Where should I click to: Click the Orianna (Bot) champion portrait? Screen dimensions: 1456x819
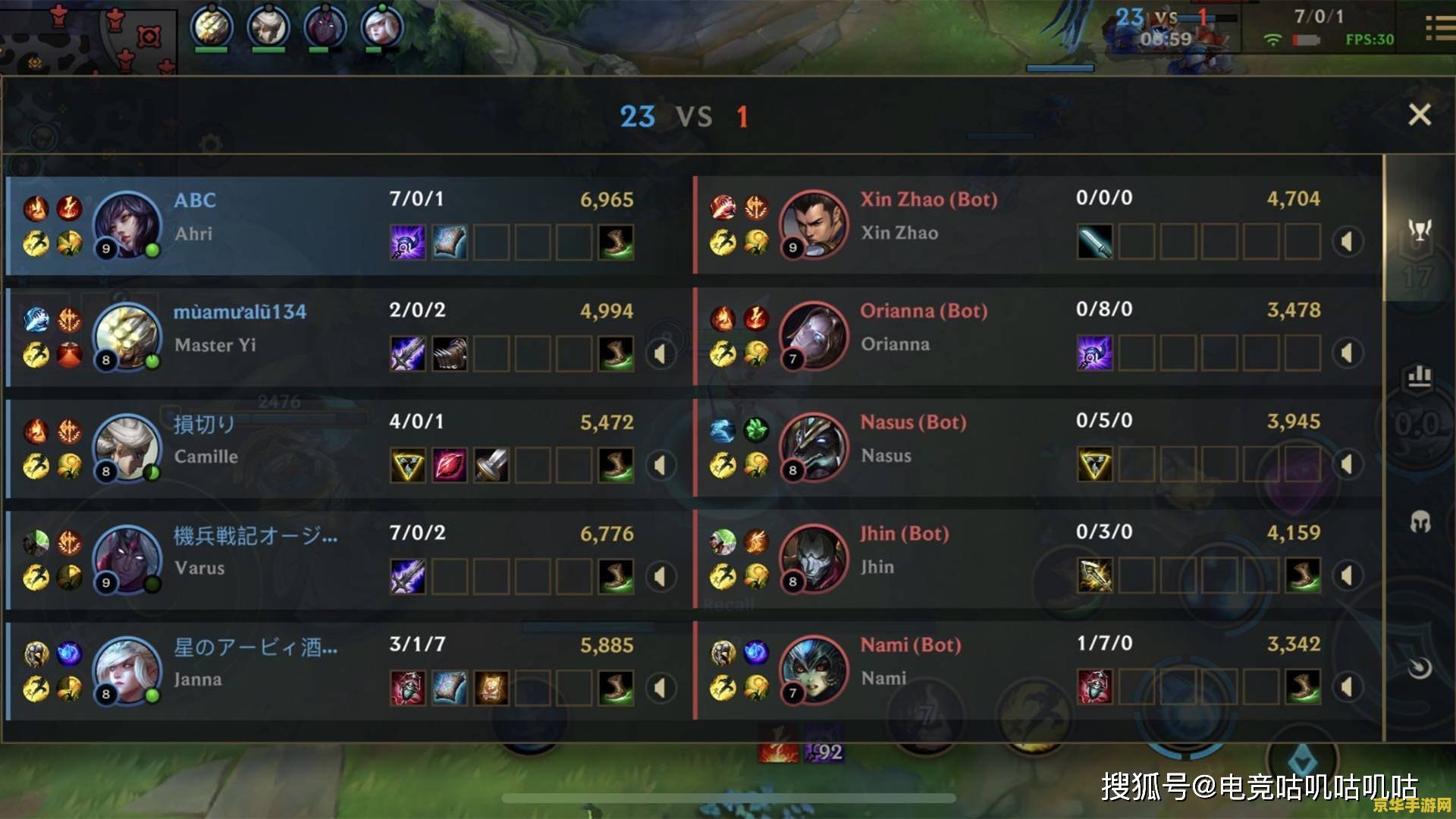814,335
